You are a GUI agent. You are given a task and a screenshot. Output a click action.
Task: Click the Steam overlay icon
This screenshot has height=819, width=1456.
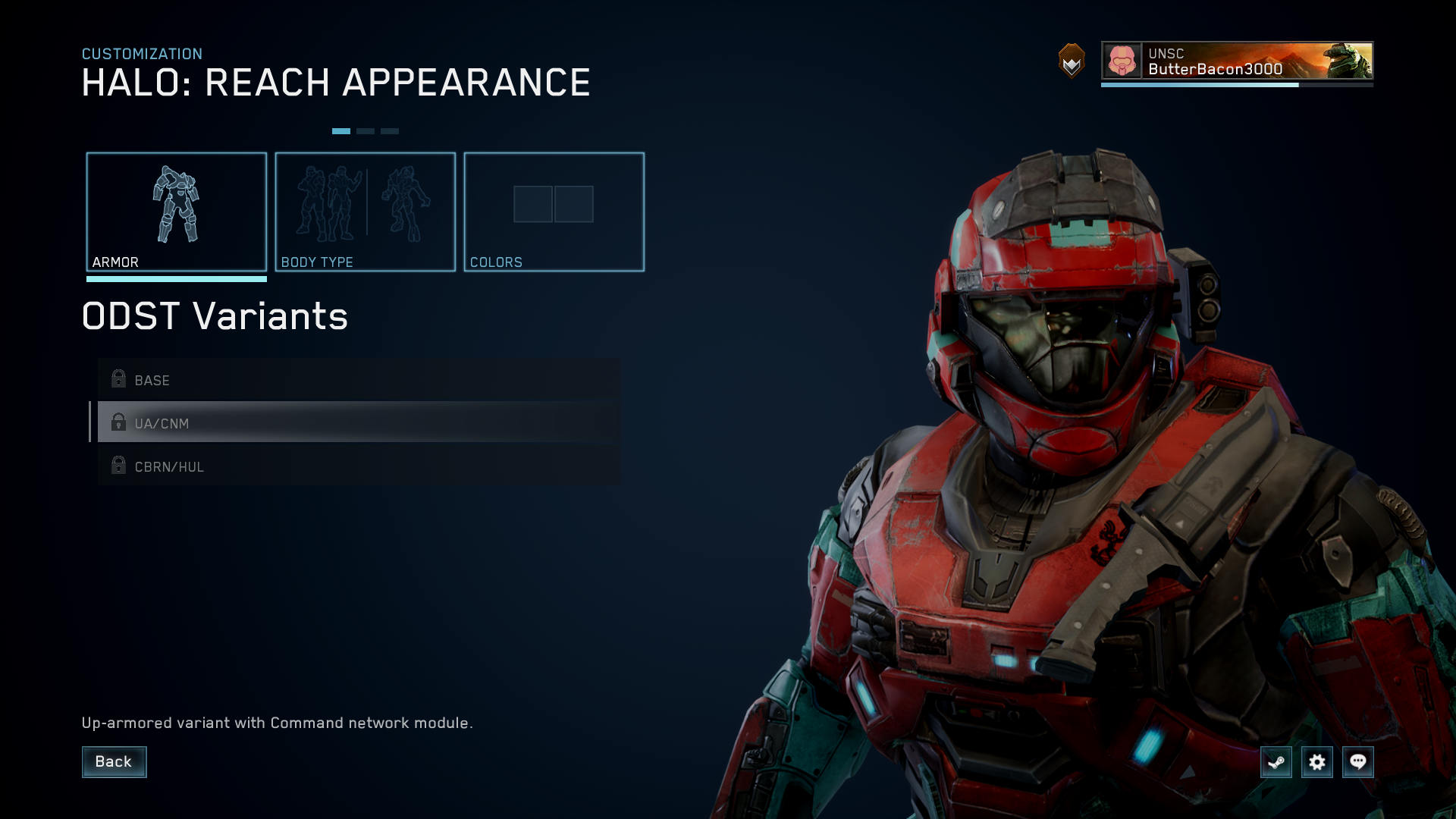click(x=1276, y=762)
